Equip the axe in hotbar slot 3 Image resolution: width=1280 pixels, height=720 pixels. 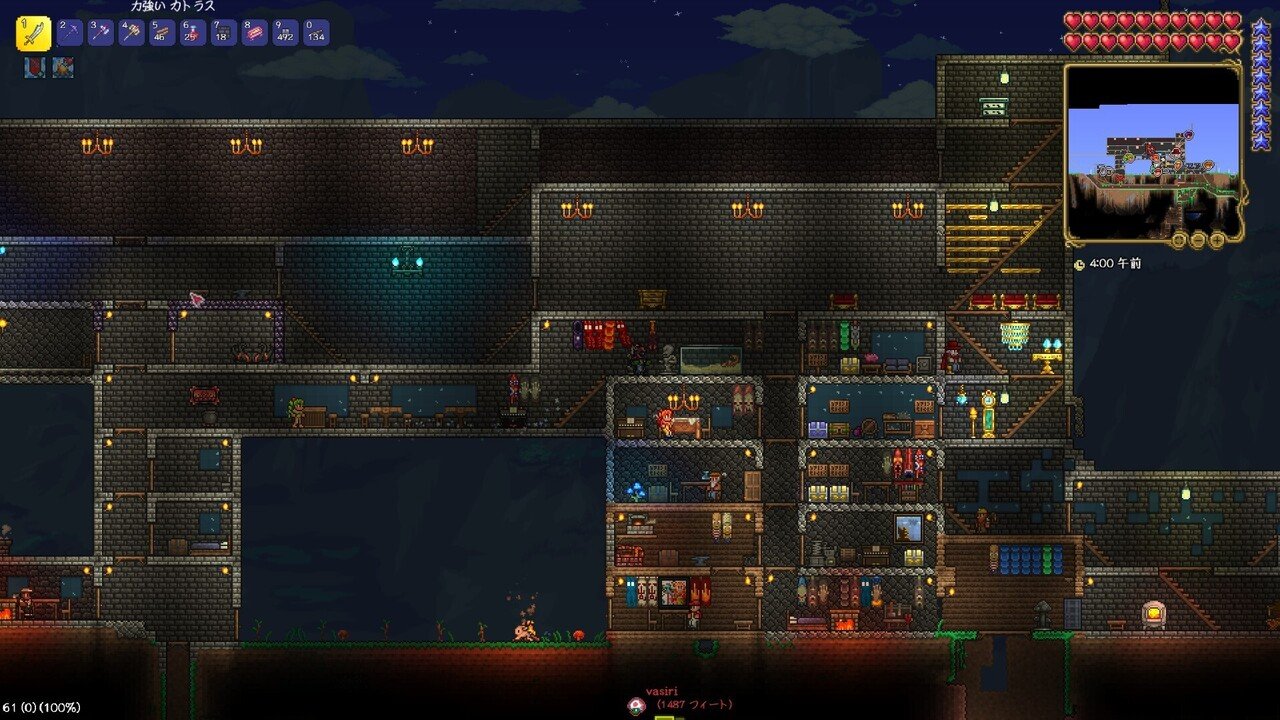coord(100,33)
